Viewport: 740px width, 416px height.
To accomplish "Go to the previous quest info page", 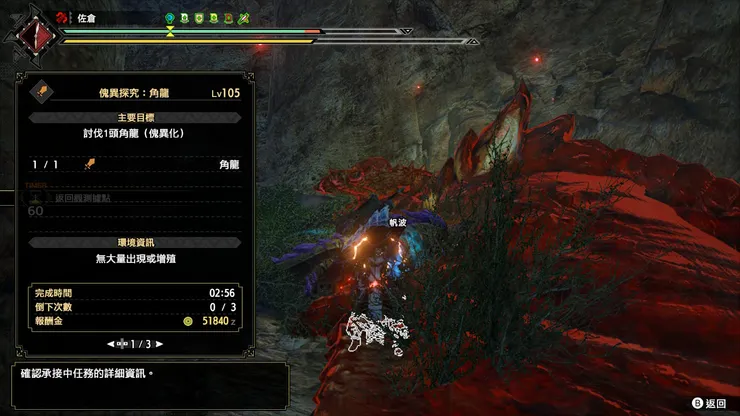I will coord(111,344).
